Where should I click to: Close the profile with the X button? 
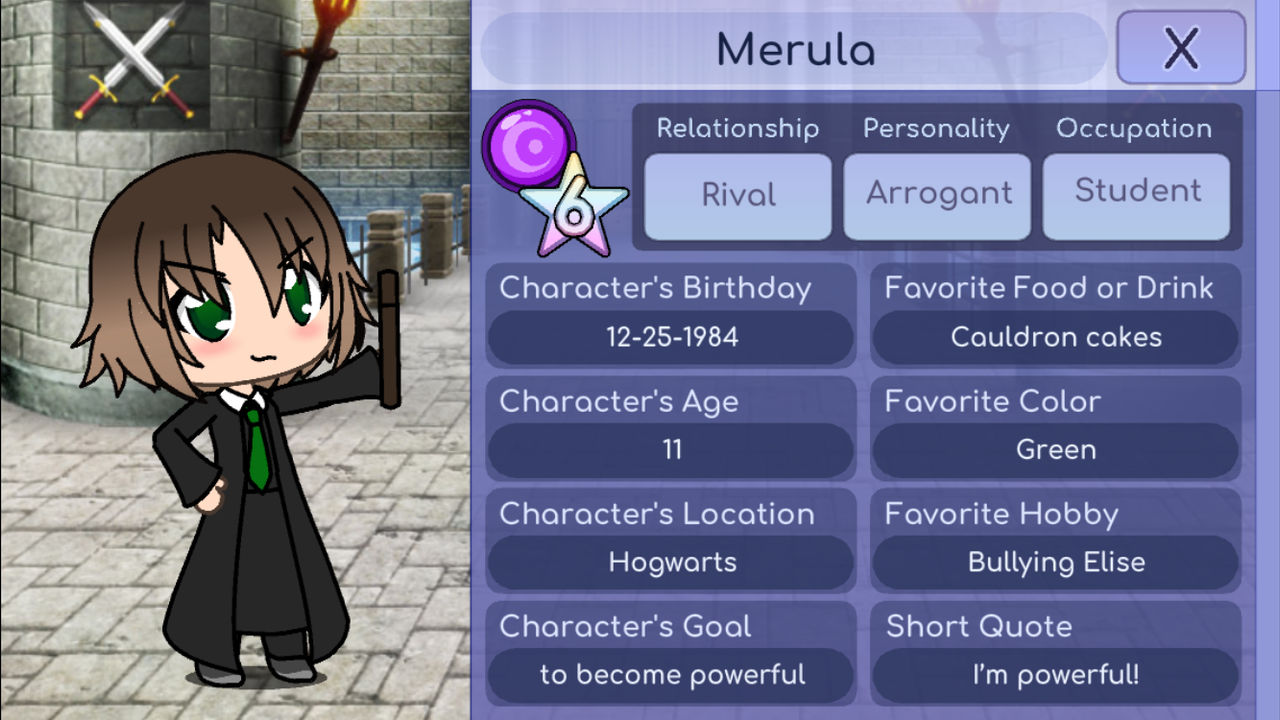(x=1180, y=45)
